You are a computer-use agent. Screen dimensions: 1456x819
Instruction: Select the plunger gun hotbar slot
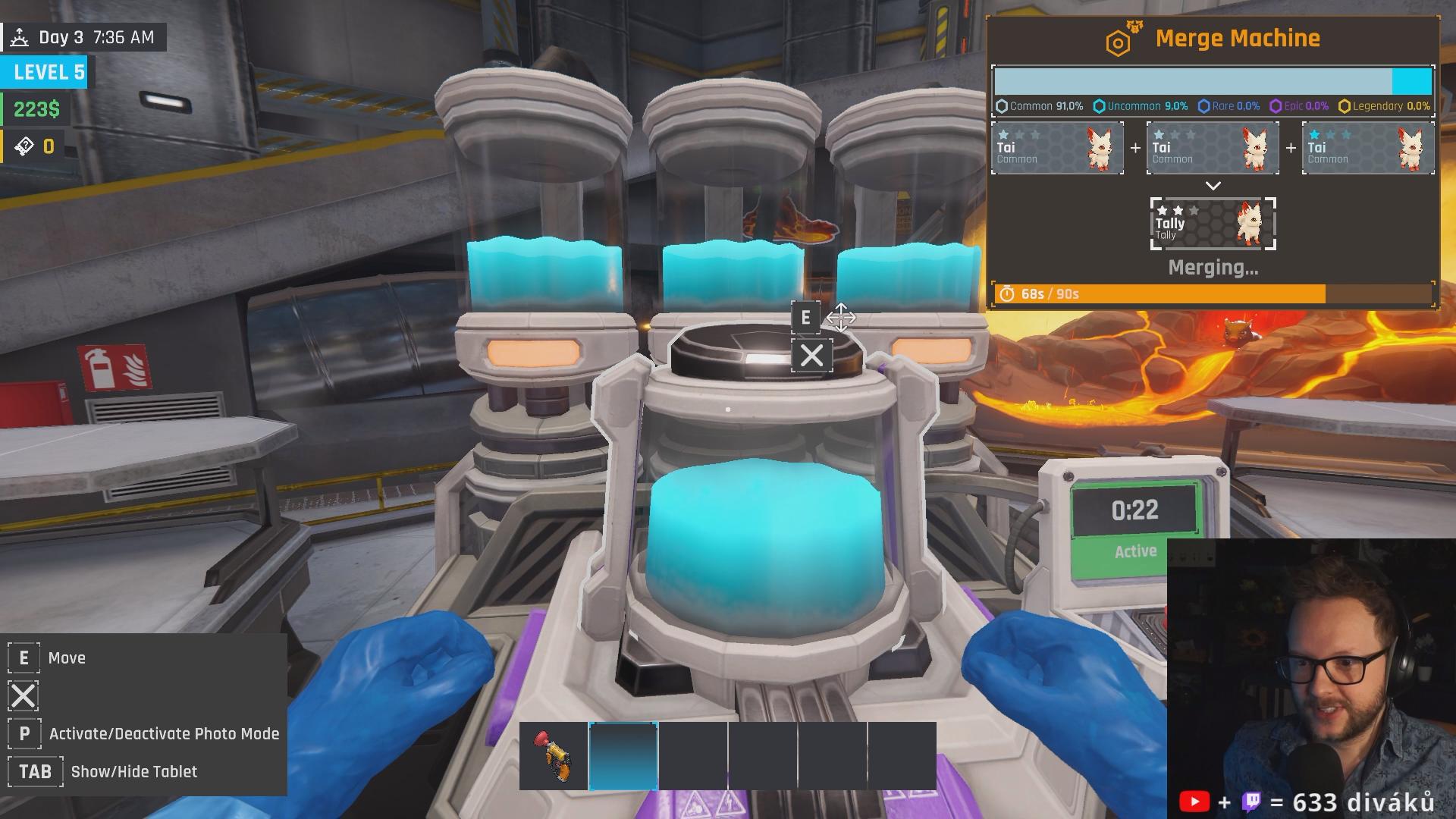pyautogui.click(x=554, y=756)
